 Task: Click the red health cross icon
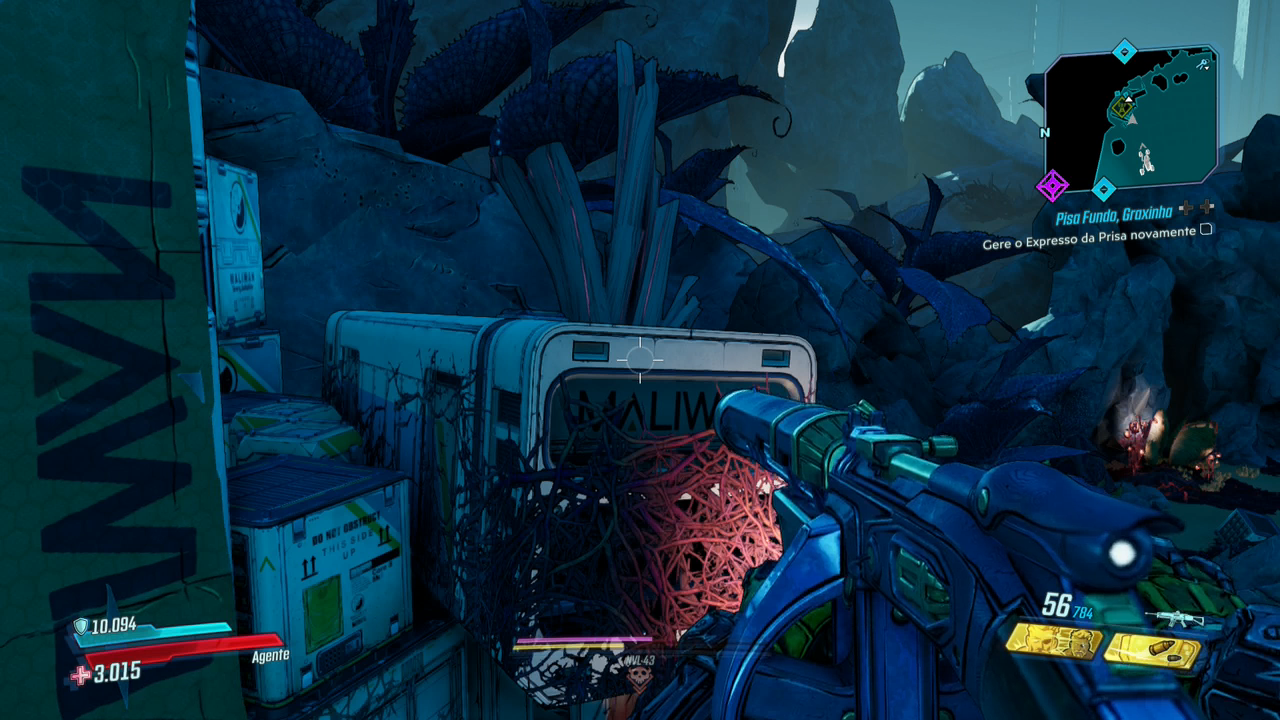click(80, 674)
